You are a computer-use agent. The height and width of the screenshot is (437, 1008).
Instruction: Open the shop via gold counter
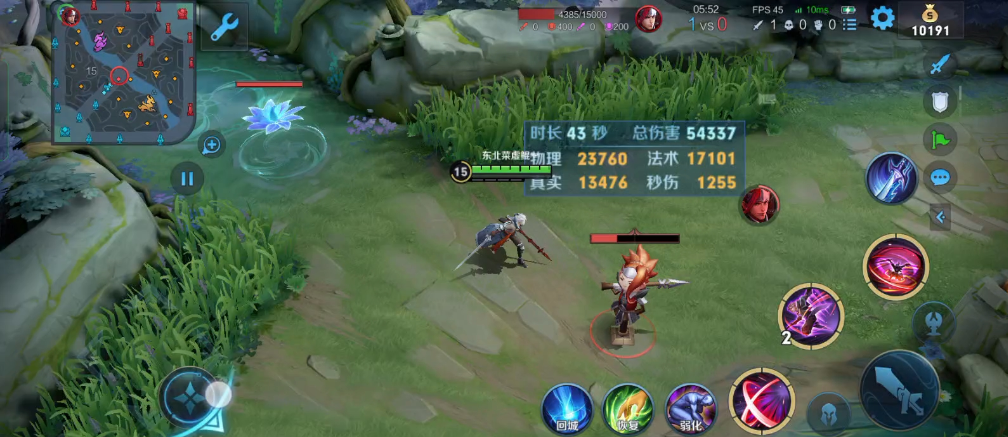tap(931, 20)
